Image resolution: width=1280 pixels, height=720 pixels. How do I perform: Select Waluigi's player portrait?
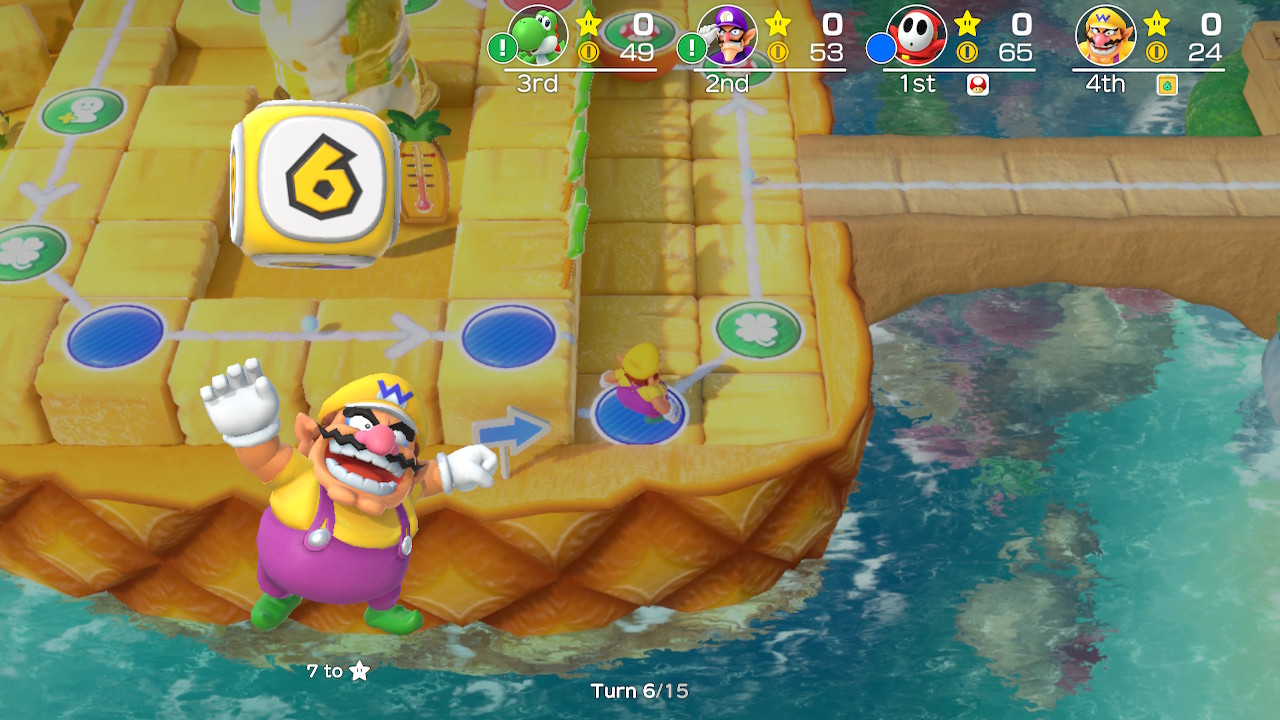(x=727, y=36)
